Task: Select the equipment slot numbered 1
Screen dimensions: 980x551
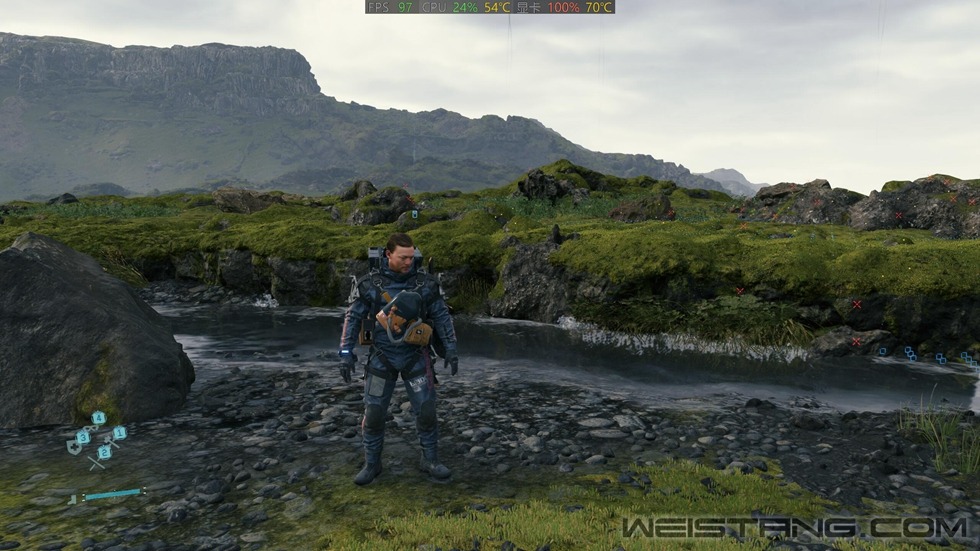Action: [x=119, y=433]
